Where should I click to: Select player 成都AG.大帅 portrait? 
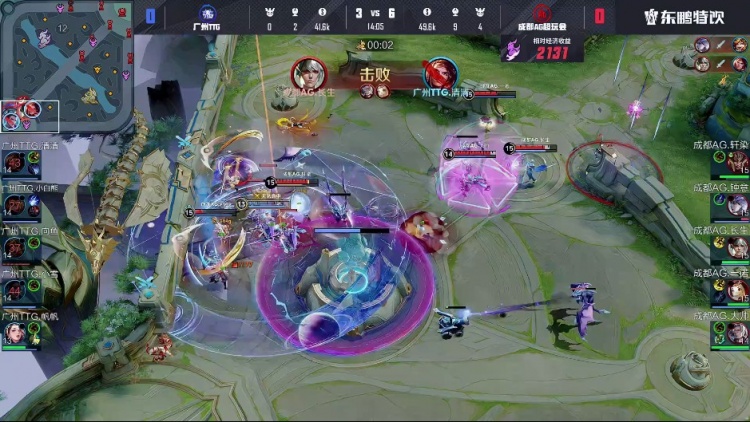point(737,332)
